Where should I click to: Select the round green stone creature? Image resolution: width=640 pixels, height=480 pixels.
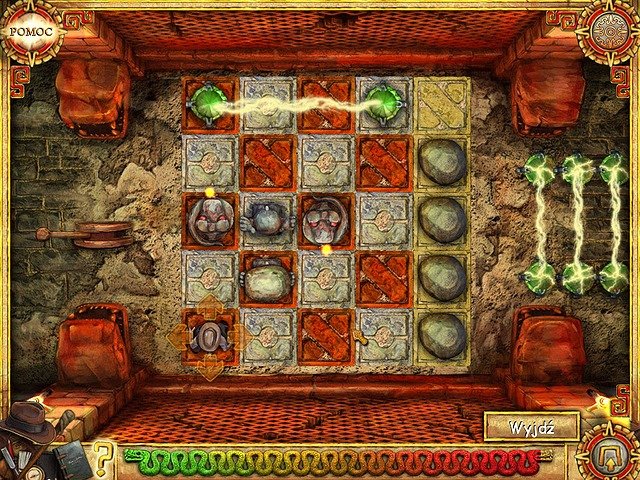(267, 279)
